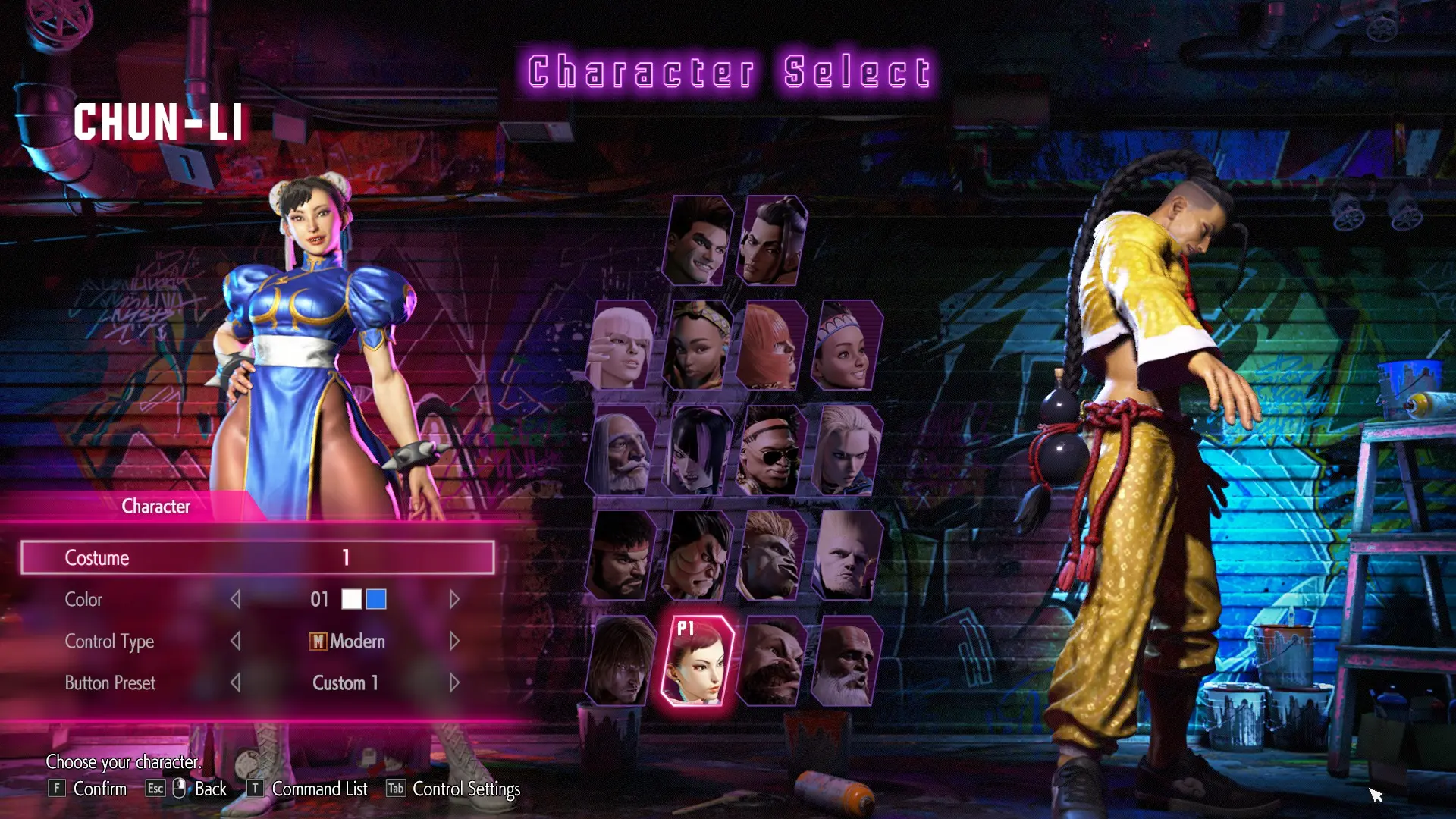
Task: Select the highlighted Chun-Li portrait
Action: click(698, 661)
